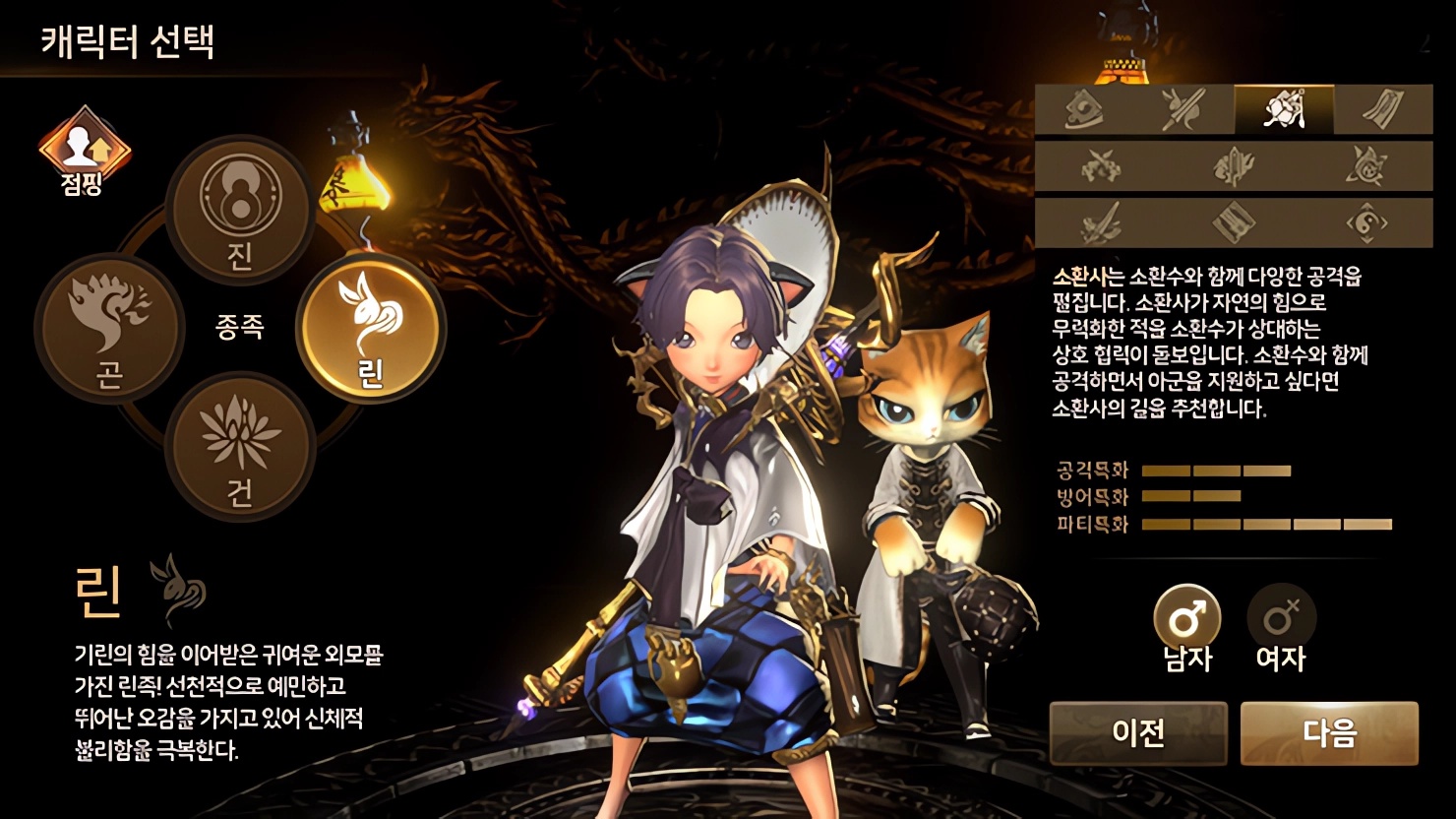Image resolution: width=1456 pixels, height=819 pixels.
Task: Select the flat-iron shaped class icon
Action: coord(1084,109)
